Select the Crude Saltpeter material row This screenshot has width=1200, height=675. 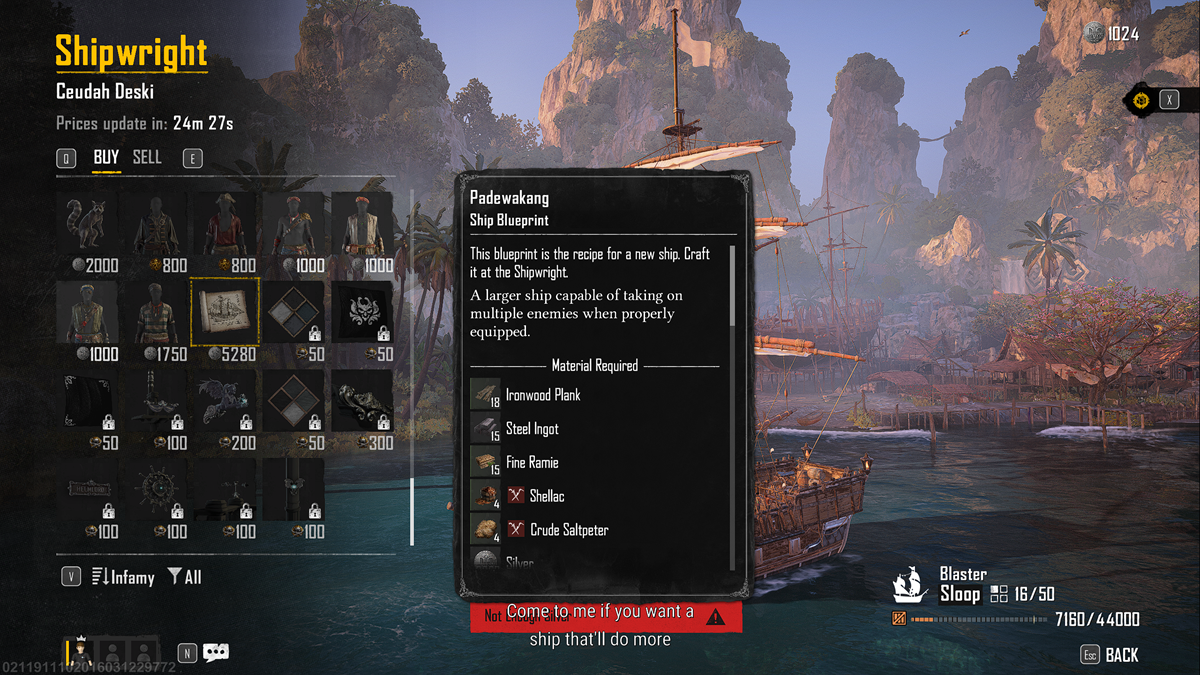(569, 530)
